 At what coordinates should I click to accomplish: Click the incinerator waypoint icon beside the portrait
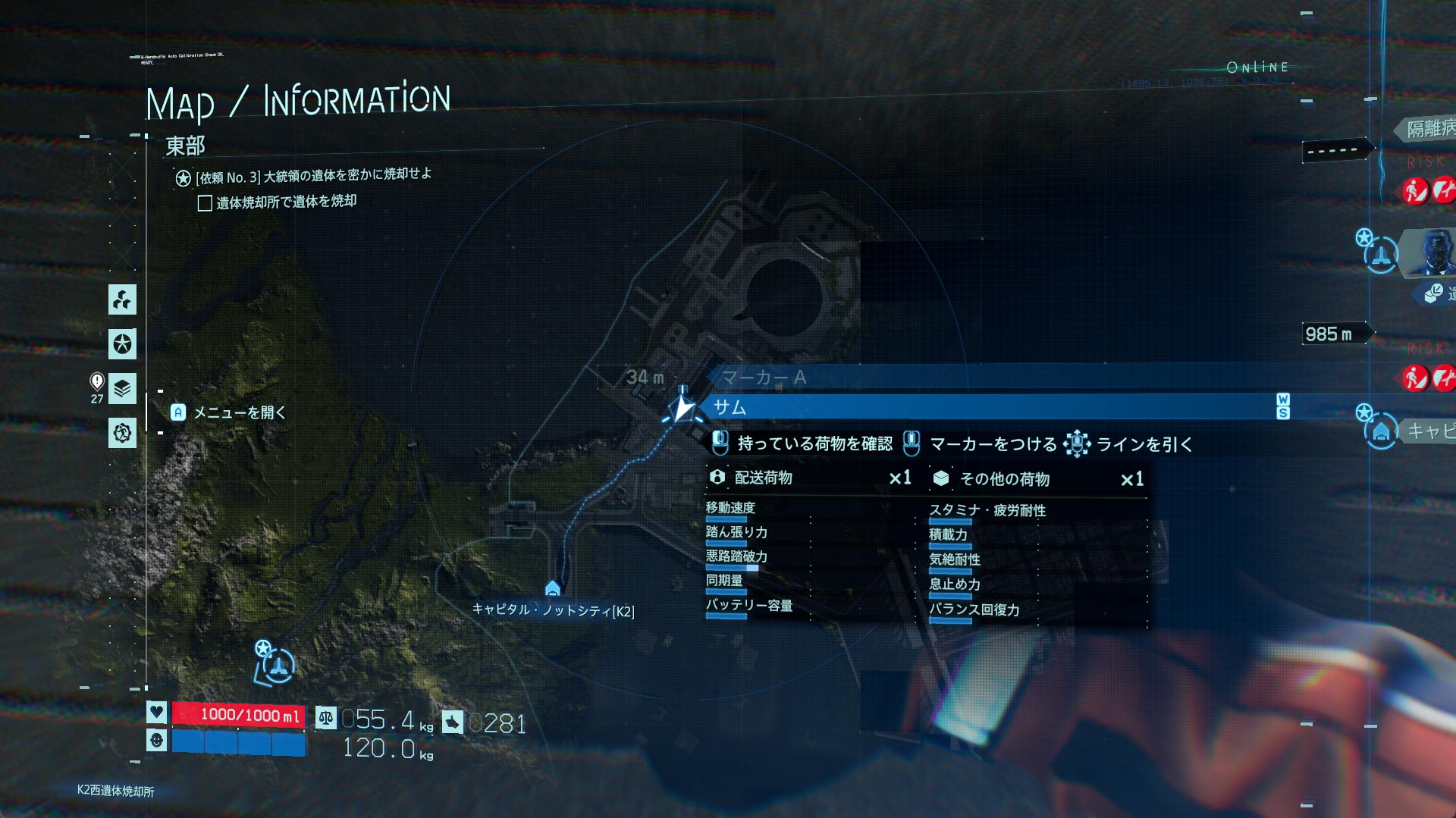click(1380, 255)
